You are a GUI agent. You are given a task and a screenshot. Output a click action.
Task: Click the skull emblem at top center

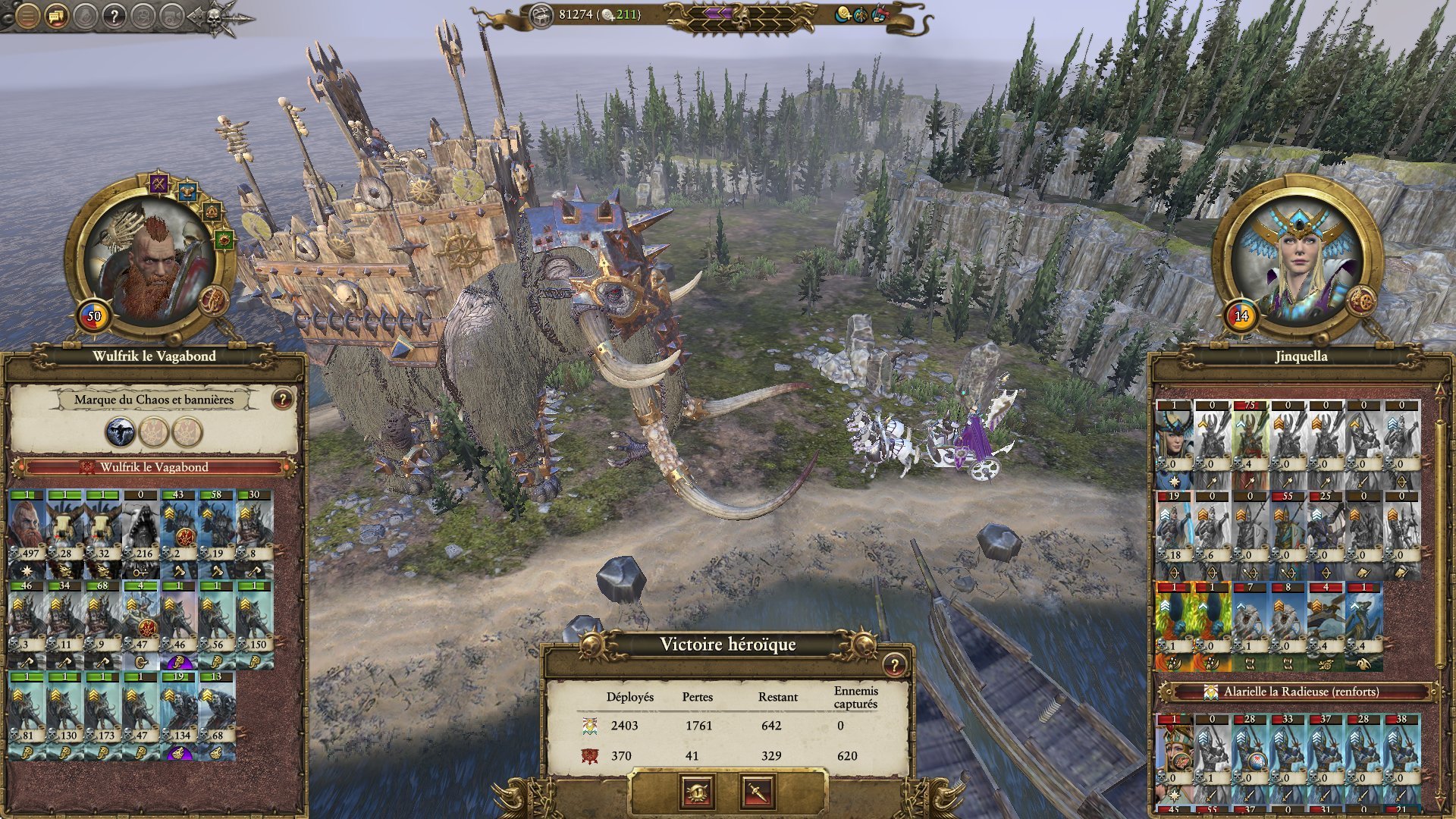740,17
